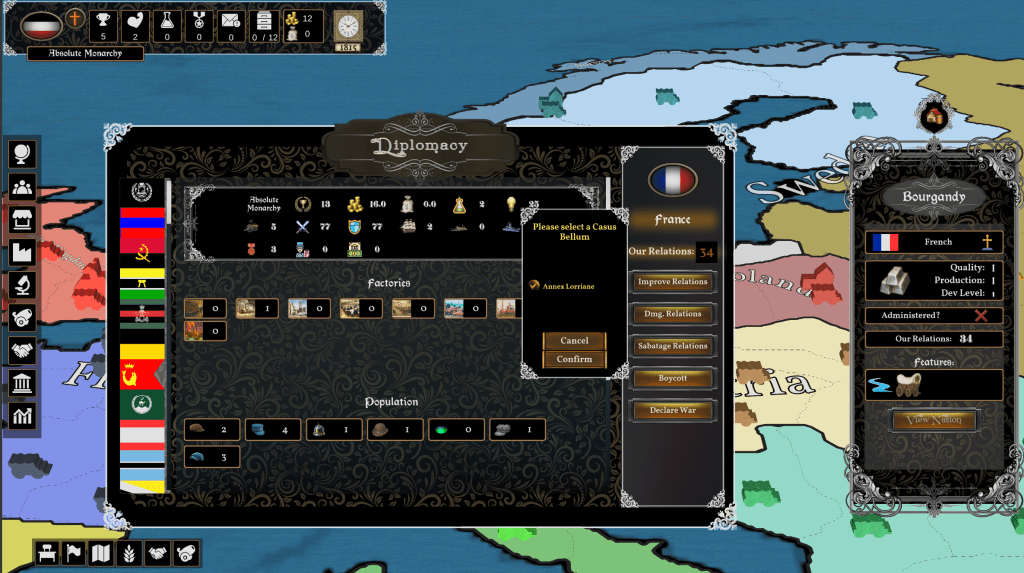Viewport: 1024px width, 573px height.
Task: Cancel the Casus Bellum dialog
Action: (x=574, y=341)
